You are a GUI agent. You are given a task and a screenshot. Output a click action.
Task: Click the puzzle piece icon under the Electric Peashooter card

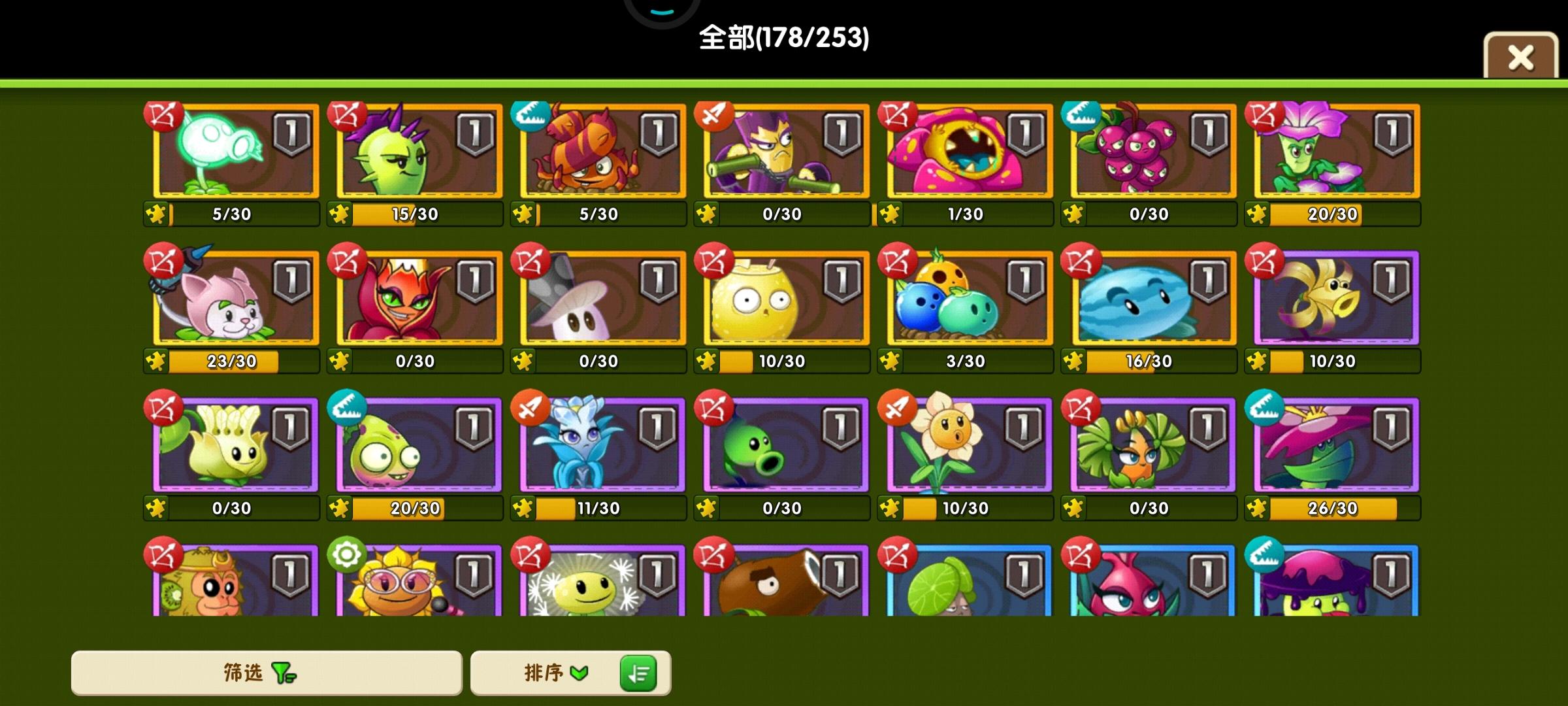pyautogui.click(x=155, y=213)
